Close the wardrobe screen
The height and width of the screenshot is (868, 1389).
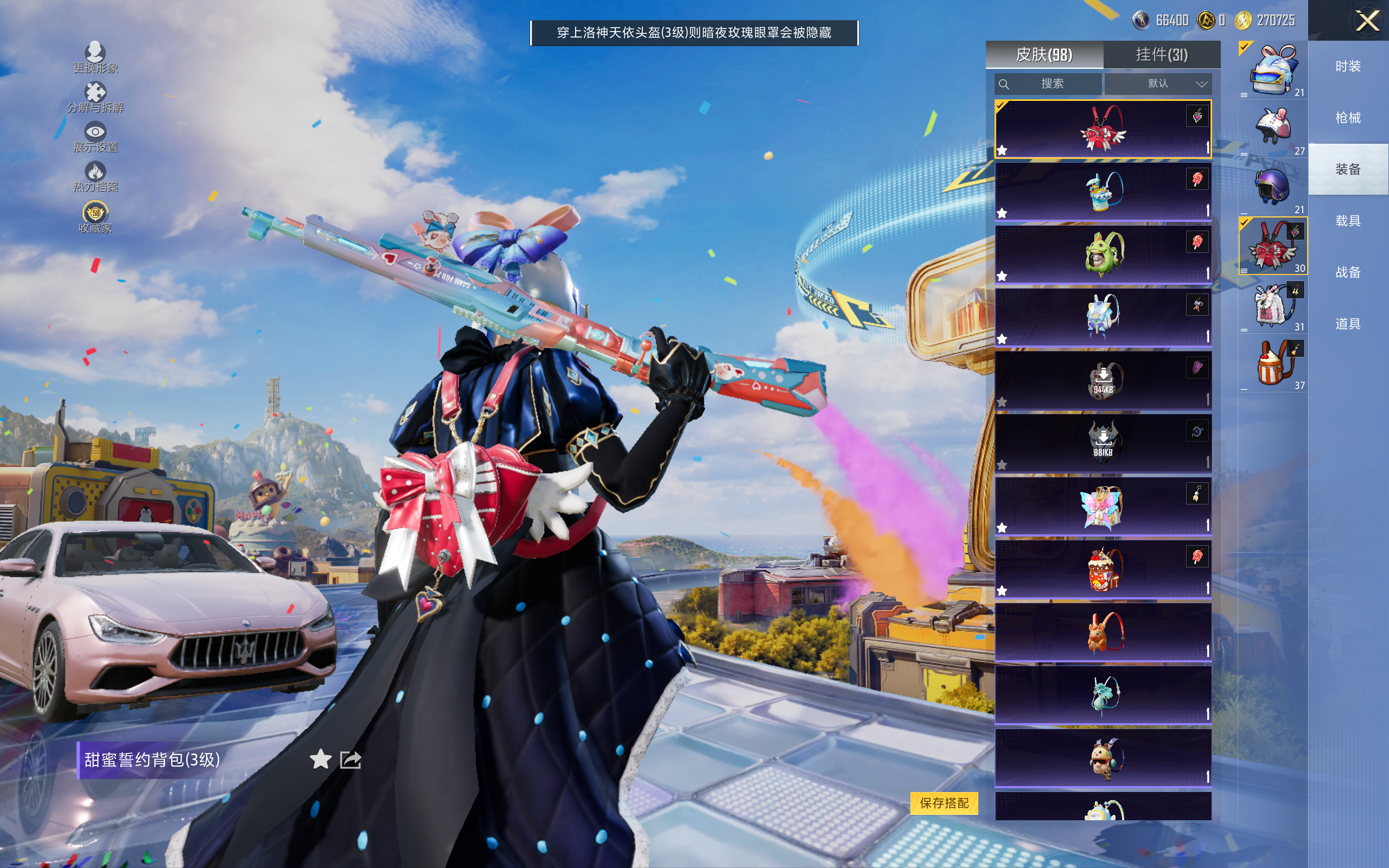tap(1367, 21)
